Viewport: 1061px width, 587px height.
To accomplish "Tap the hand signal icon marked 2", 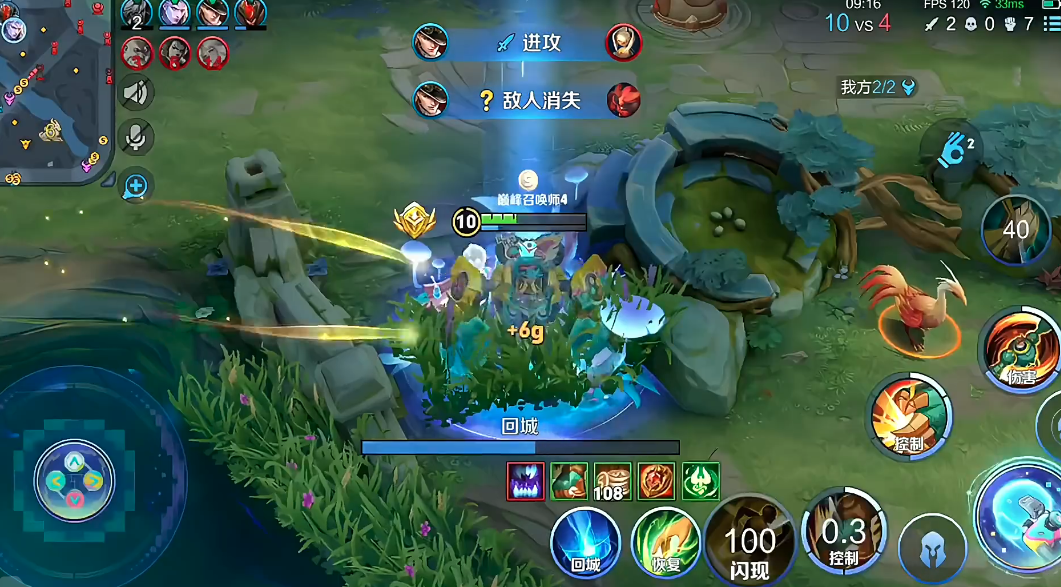I will 953,152.
